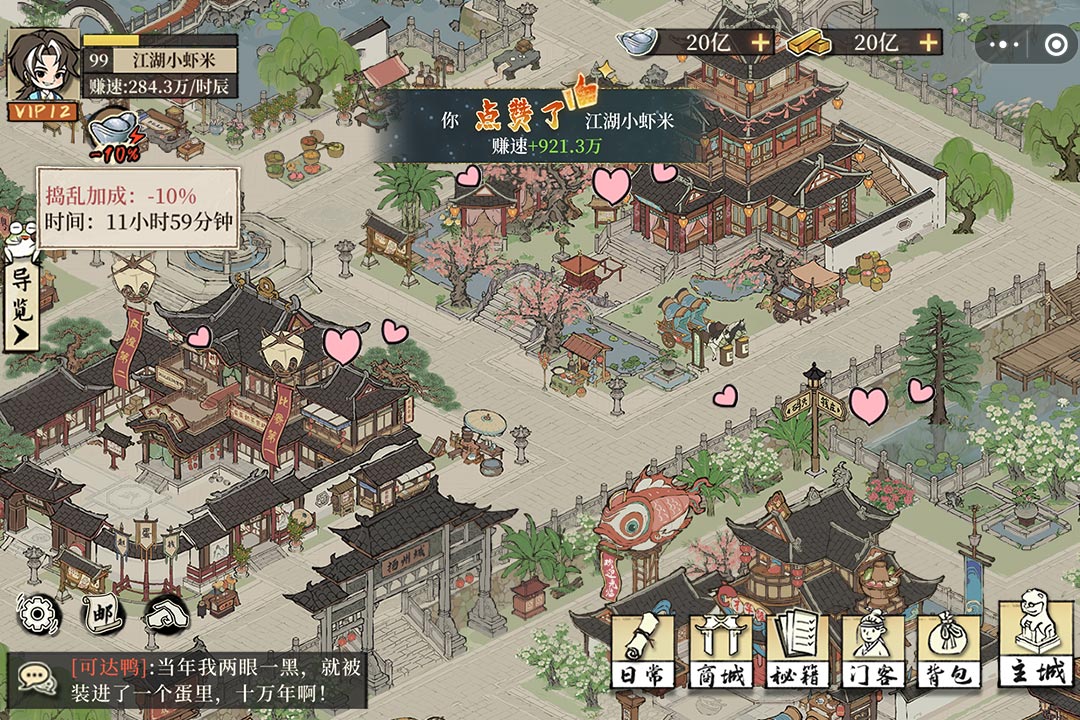This screenshot has width=1080, height=720.
Task: Close the mini-program with the circle button
Action: click(1055, 44)
